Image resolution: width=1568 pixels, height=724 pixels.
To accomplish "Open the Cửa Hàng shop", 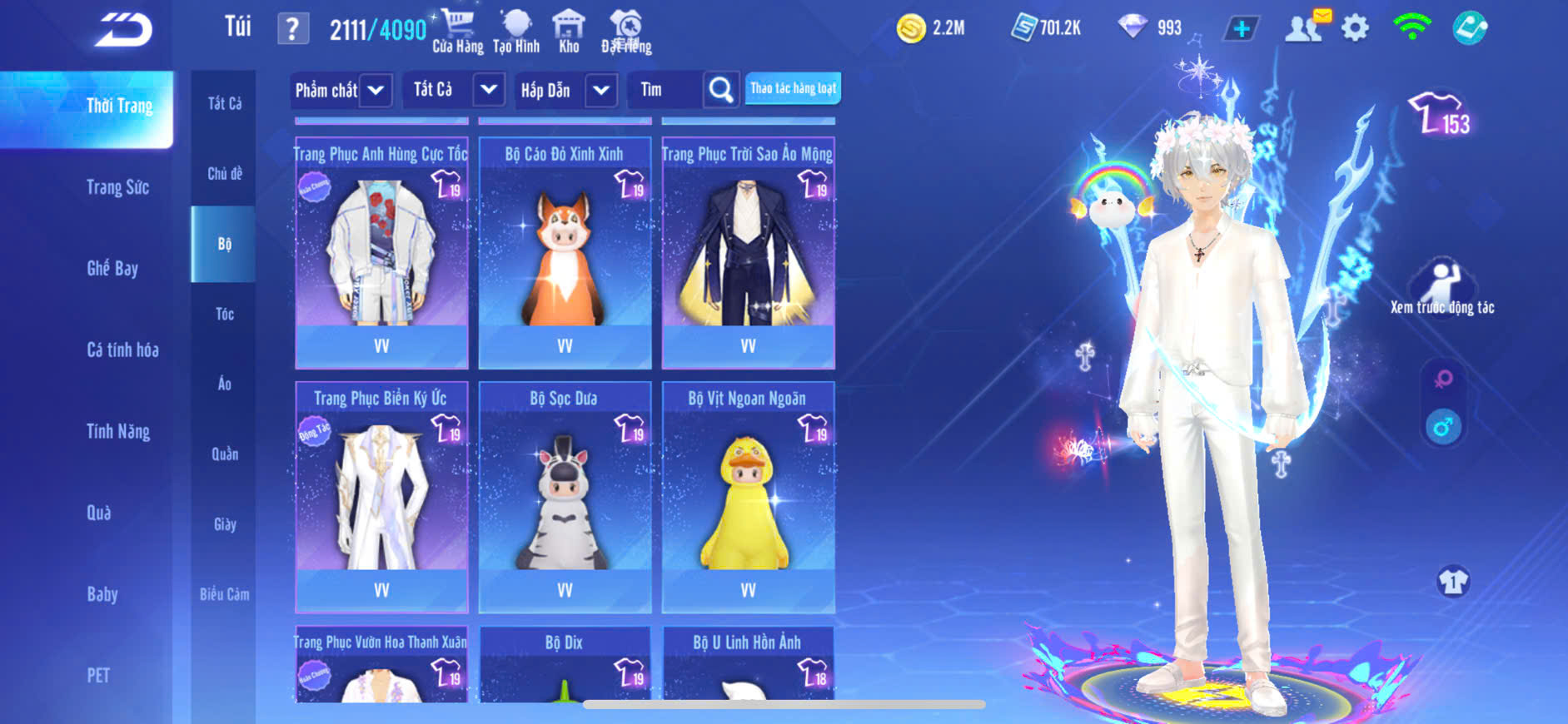I will [457, 32].
